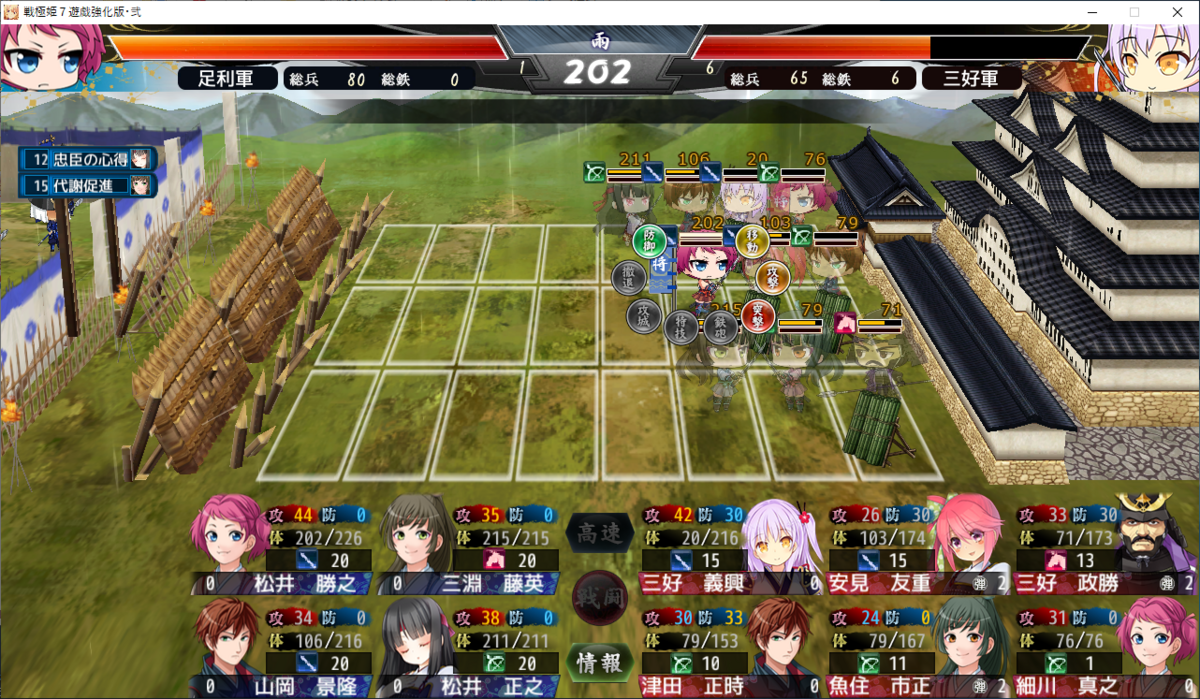Click the round 戦闘 battle button
1200x699 pixels.
point(600,598)
